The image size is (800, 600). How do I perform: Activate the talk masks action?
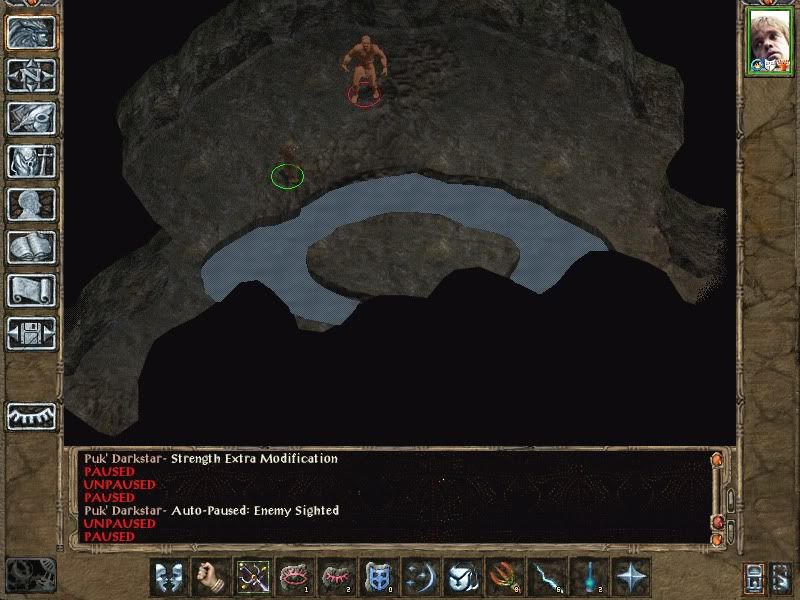(169, 577)
